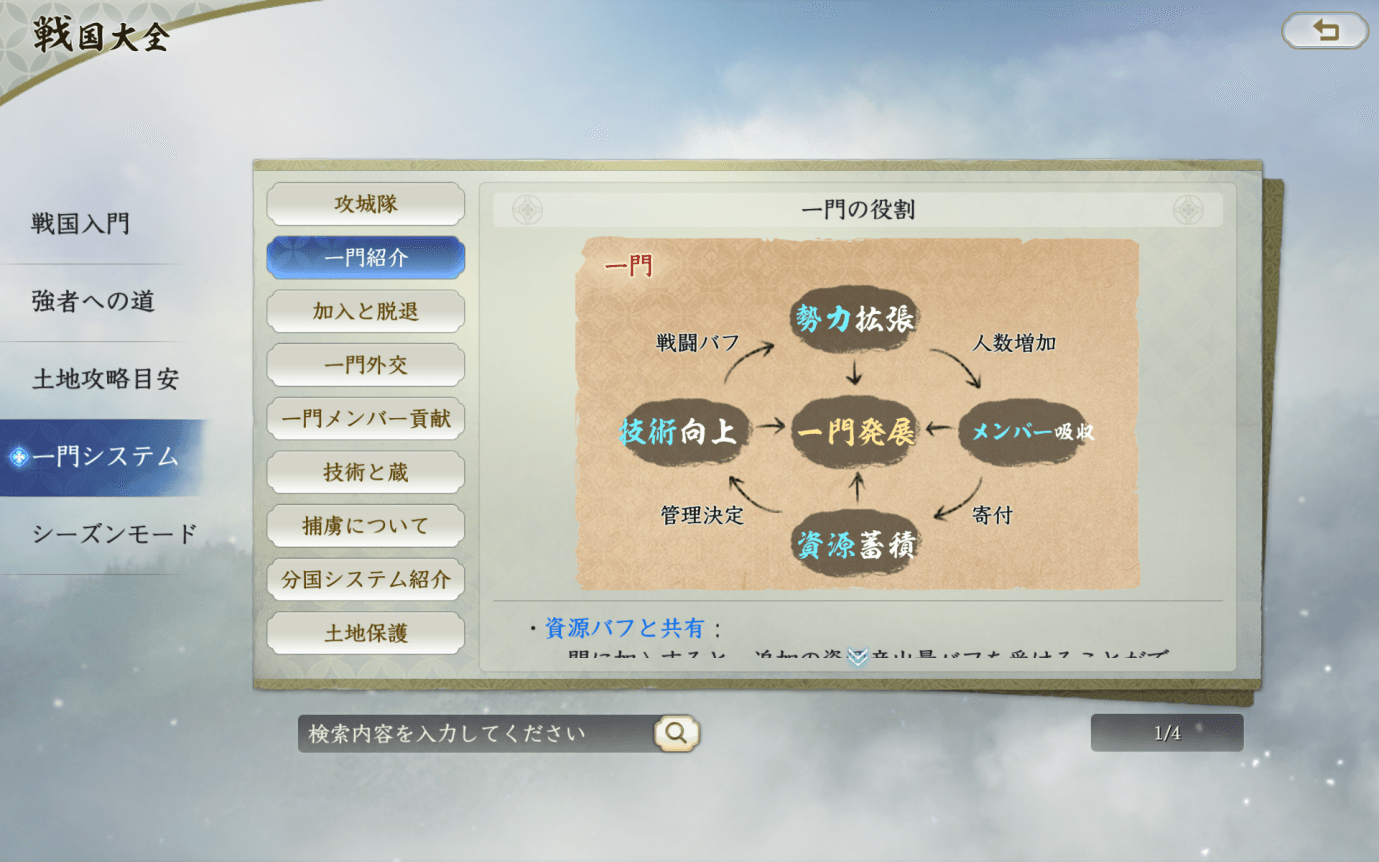
Task: Open the 攻城隊 guide page
Action: click(x=365, y=203)
